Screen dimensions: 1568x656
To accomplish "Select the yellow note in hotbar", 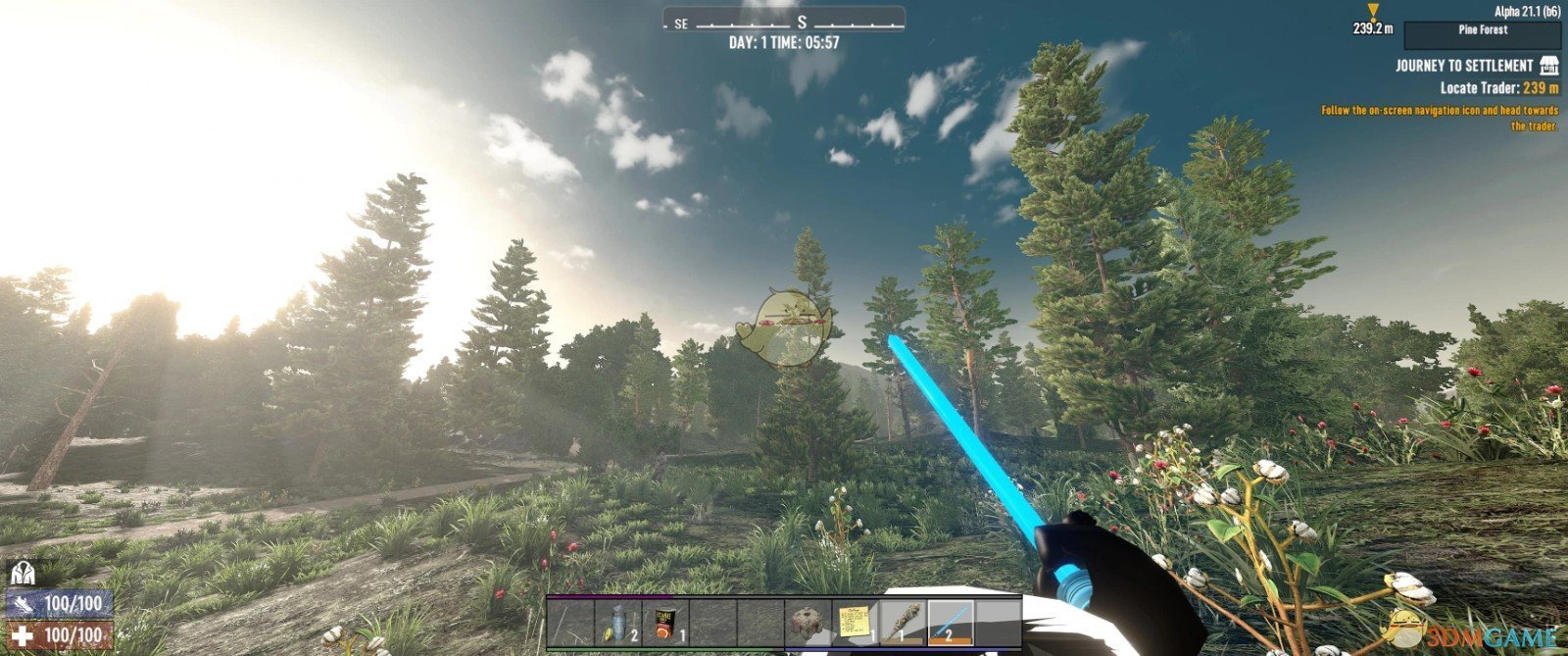I will [x=856, y=624].
